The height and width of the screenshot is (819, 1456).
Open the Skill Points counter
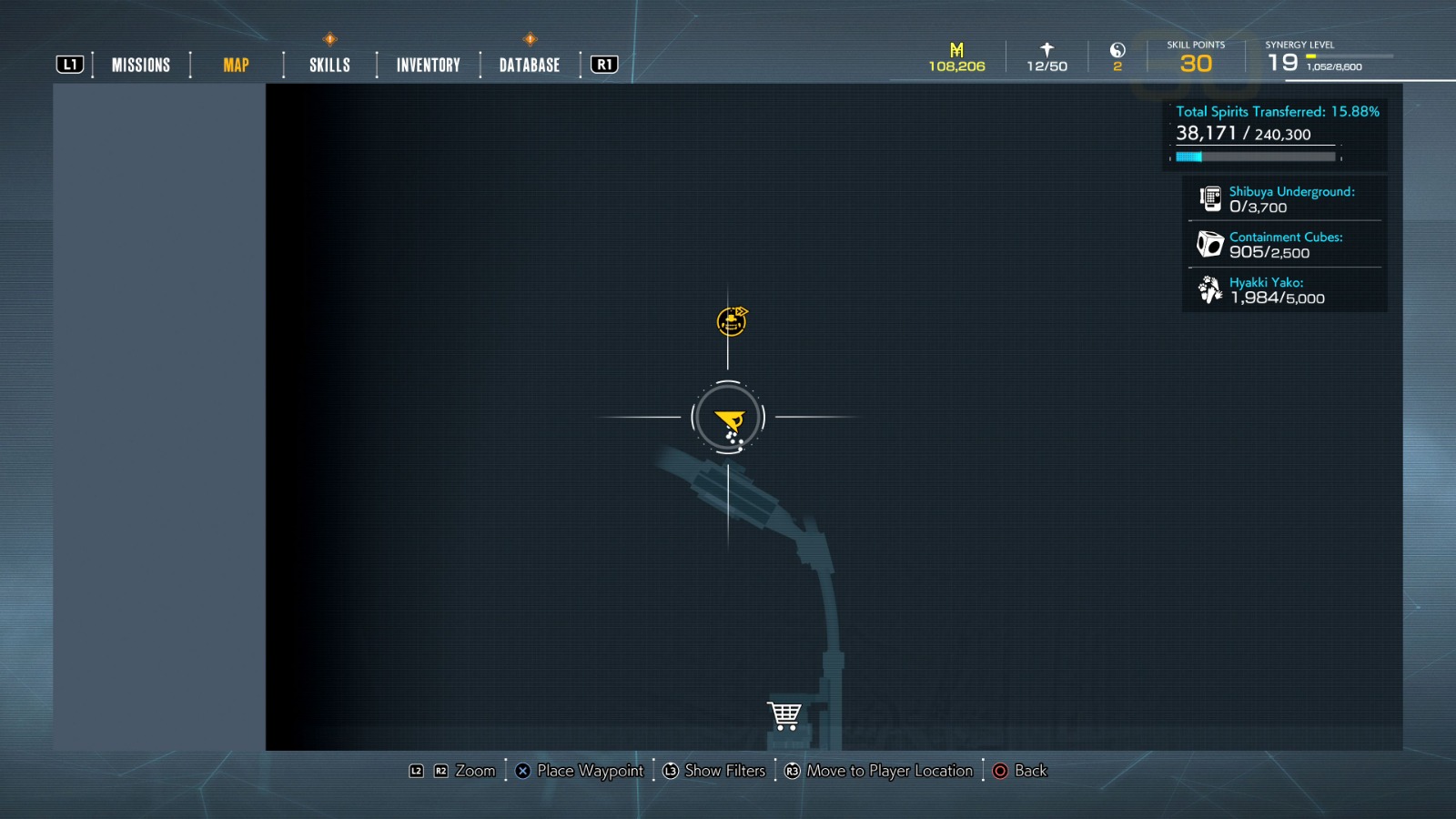[1197, 57]
